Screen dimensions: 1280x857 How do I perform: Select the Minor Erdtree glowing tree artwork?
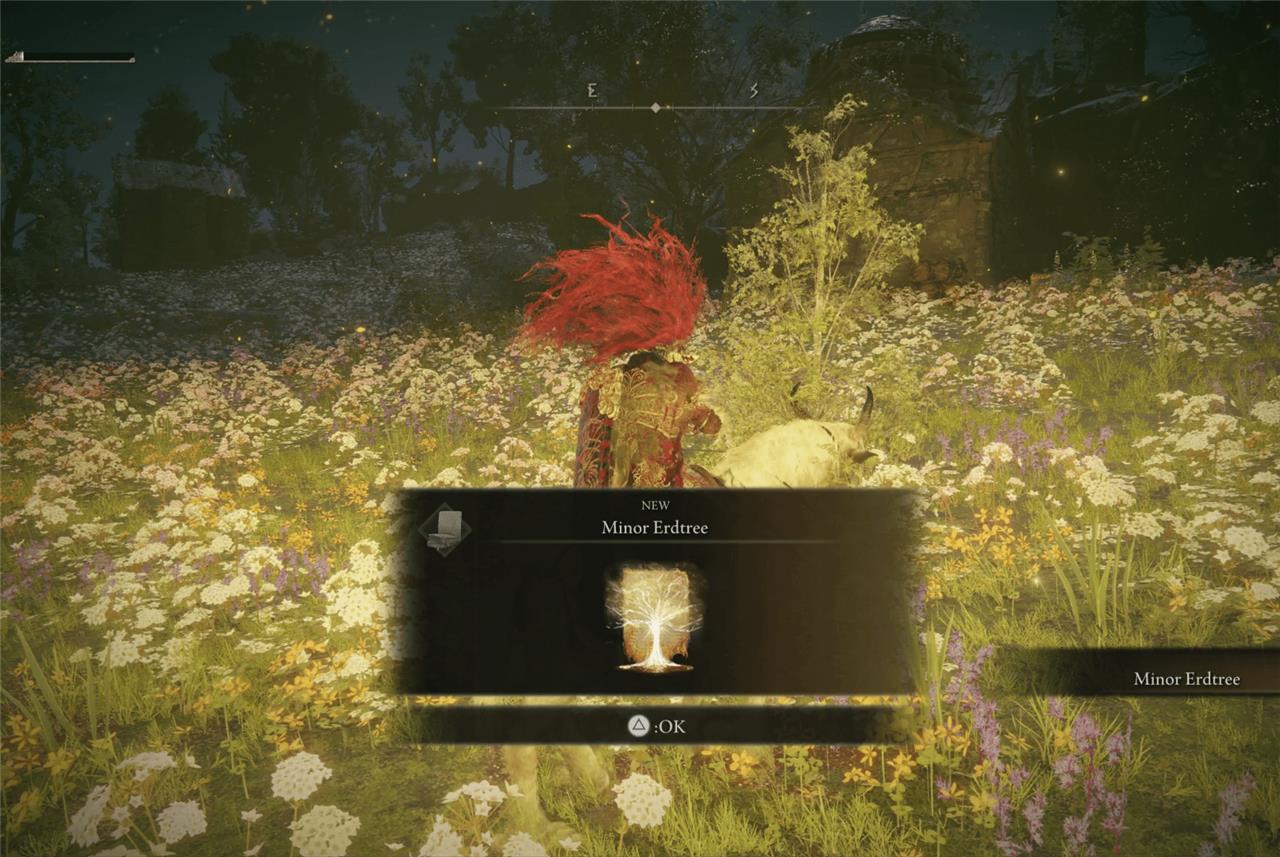(655, 617)
